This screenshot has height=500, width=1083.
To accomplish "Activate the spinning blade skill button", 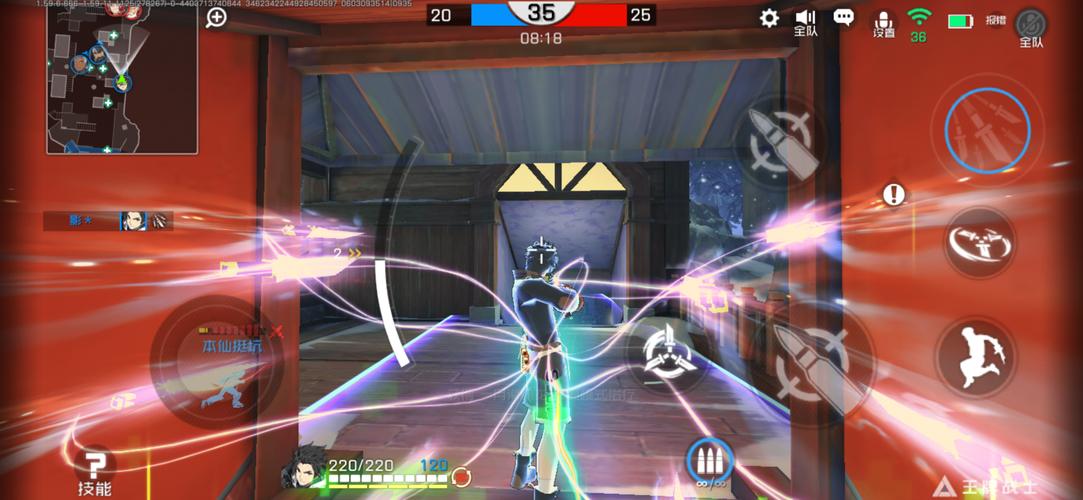I will 978,242.
